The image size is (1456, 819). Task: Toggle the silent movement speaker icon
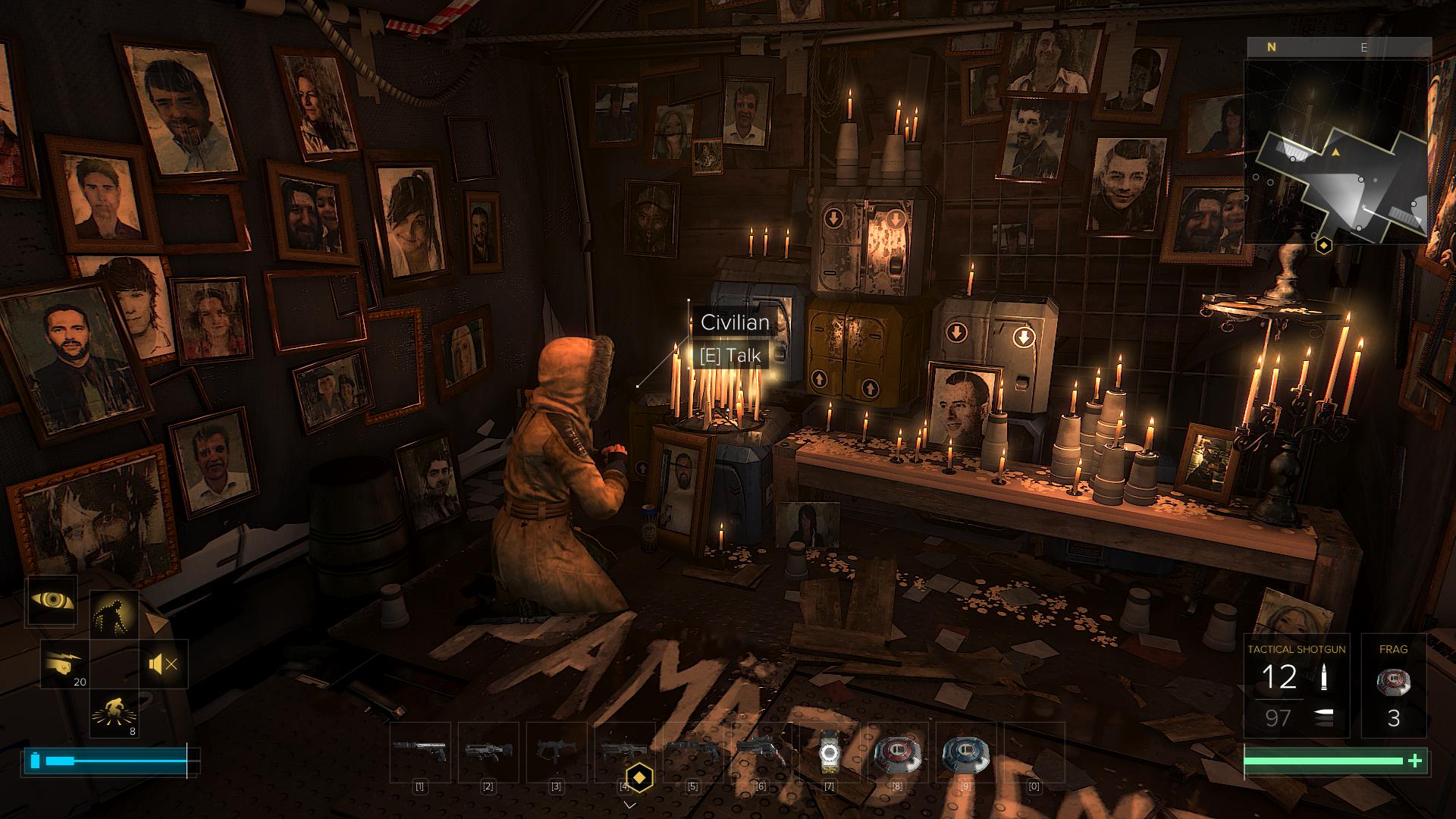click(x=164, y=664)
